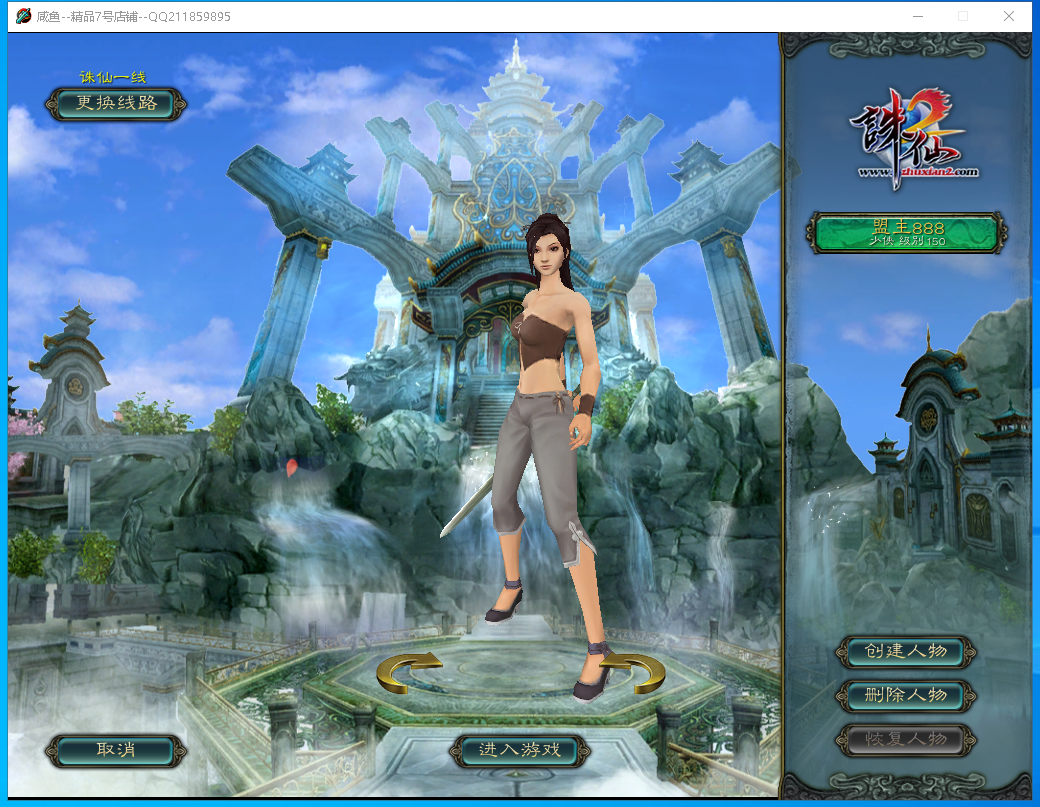
Task: Cancel with the 取消 button
Action: click(116, 750)
